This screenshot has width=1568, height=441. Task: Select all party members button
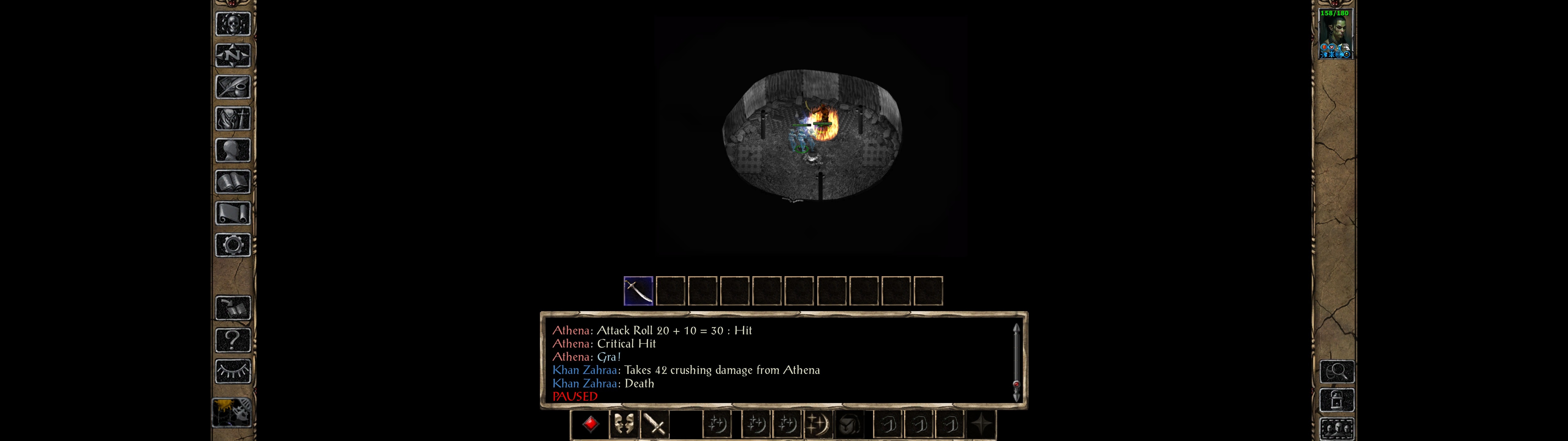click(x=1337, y=429)
